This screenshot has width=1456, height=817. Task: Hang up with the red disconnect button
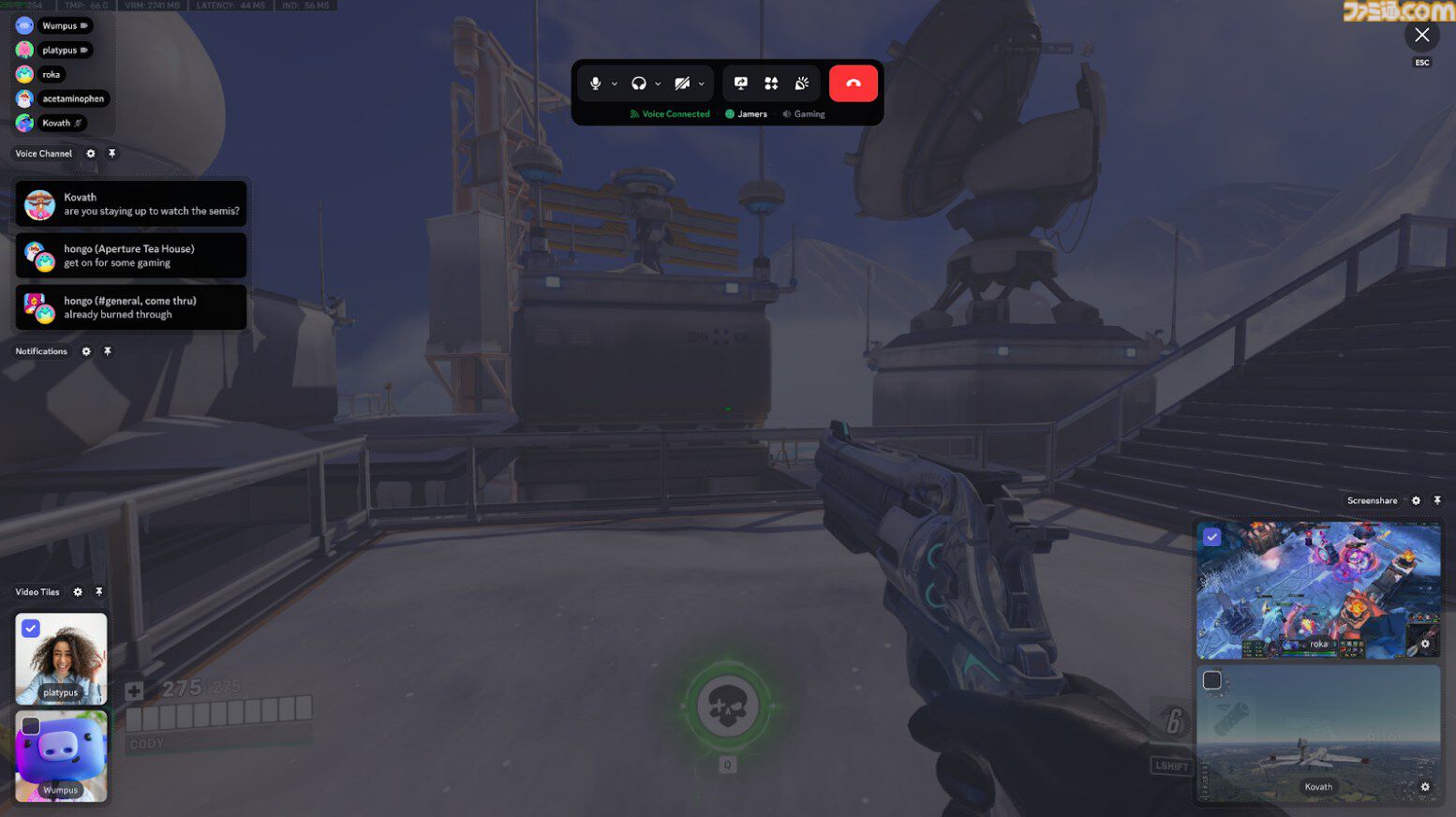853,82
